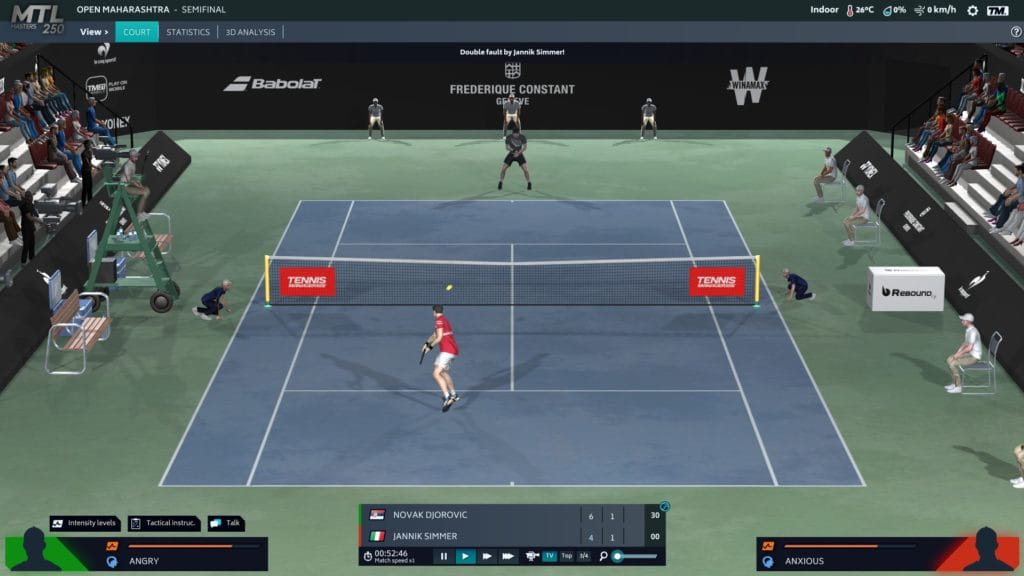Set match to fast-forward speed

click(487, 556)
